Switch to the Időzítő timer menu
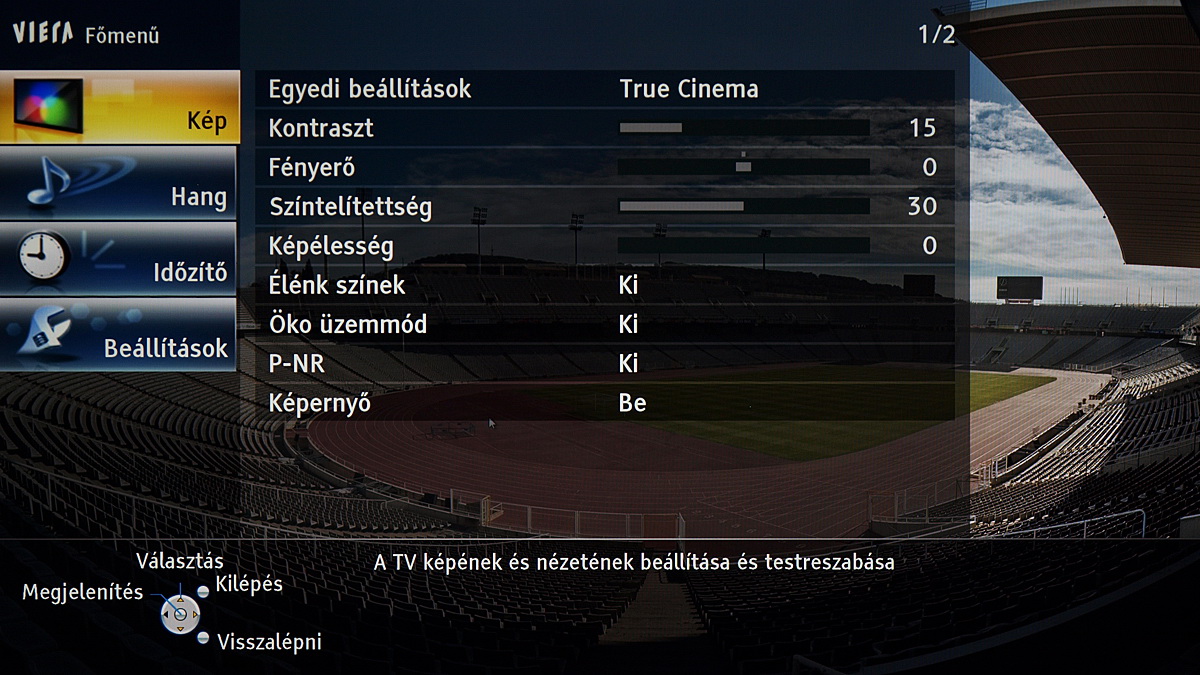The width and height of the screenshot is (1200, 675). (x=120, y=259)
